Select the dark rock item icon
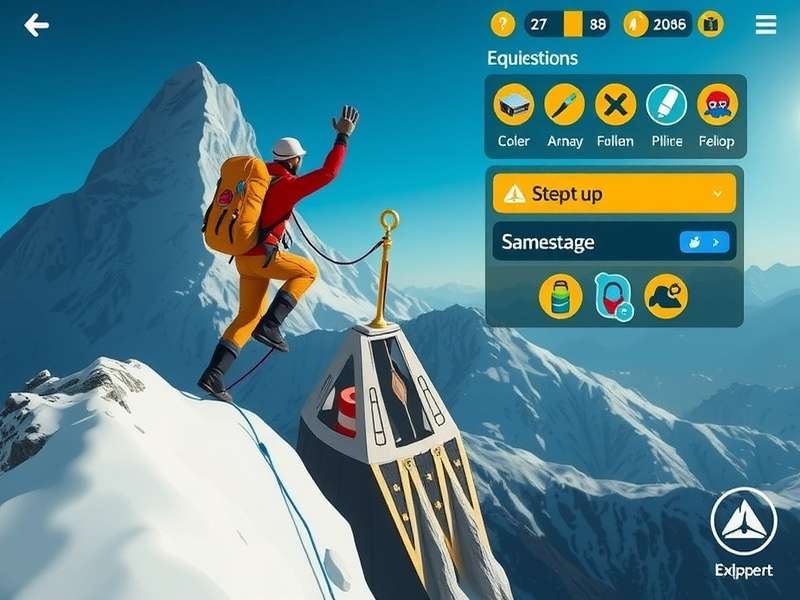This screenshot has height=600, width=800. coord(665,296)
